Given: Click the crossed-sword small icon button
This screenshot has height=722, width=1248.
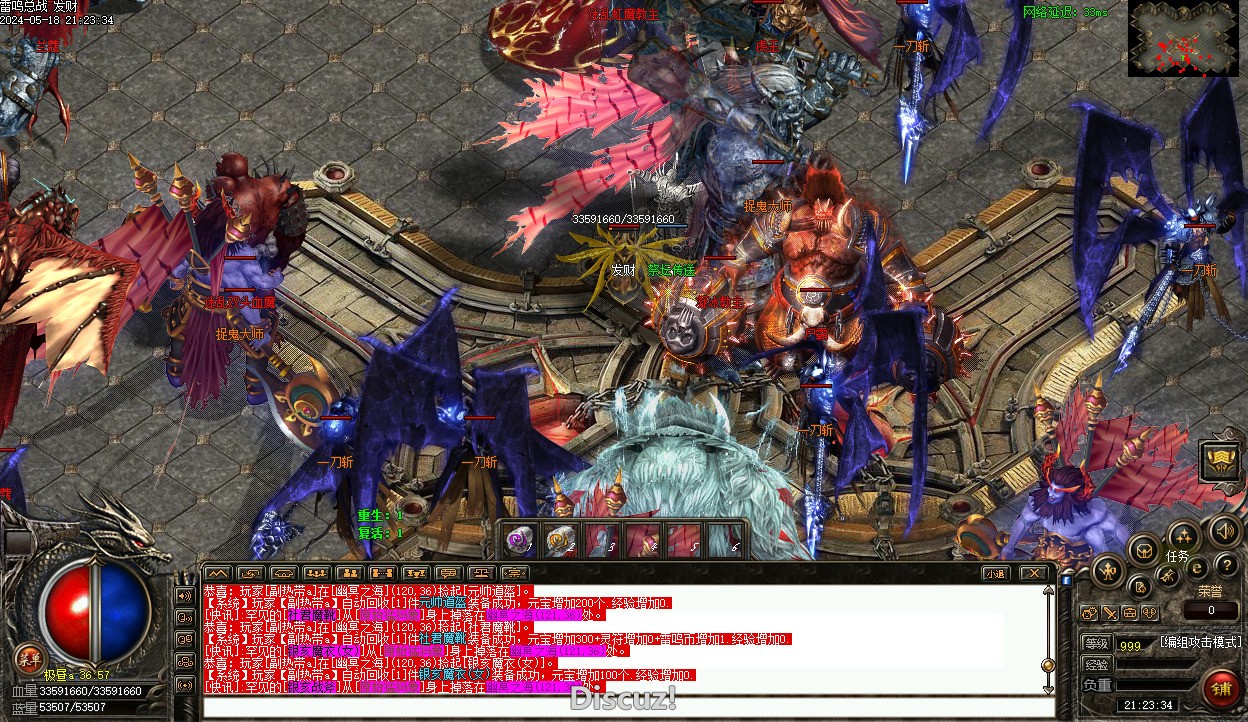Looking at the screenshot, I should (x=1109, y=612).
